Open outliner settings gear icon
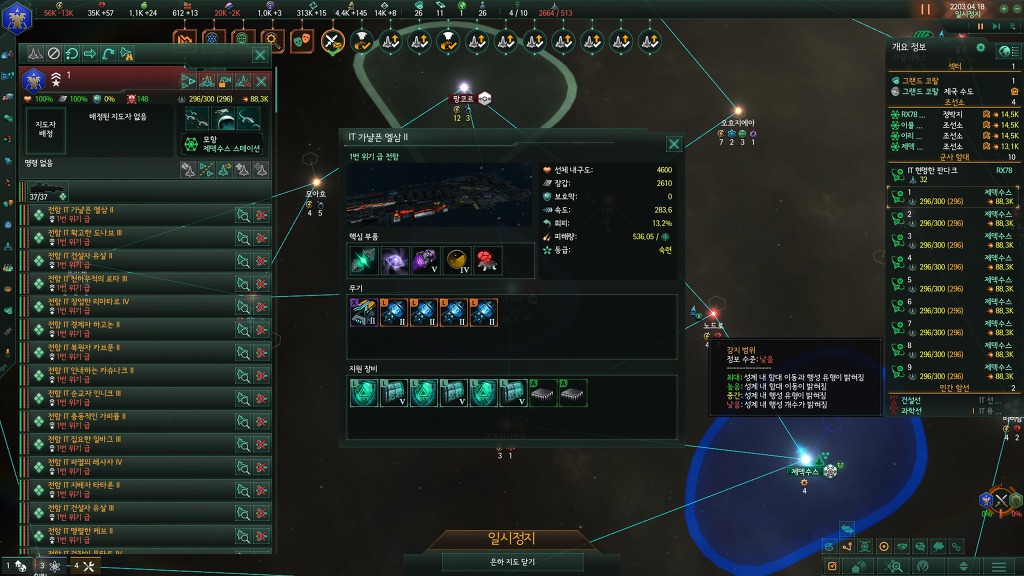The width and height of the screenshot is (1024, 576). (980, 47)
